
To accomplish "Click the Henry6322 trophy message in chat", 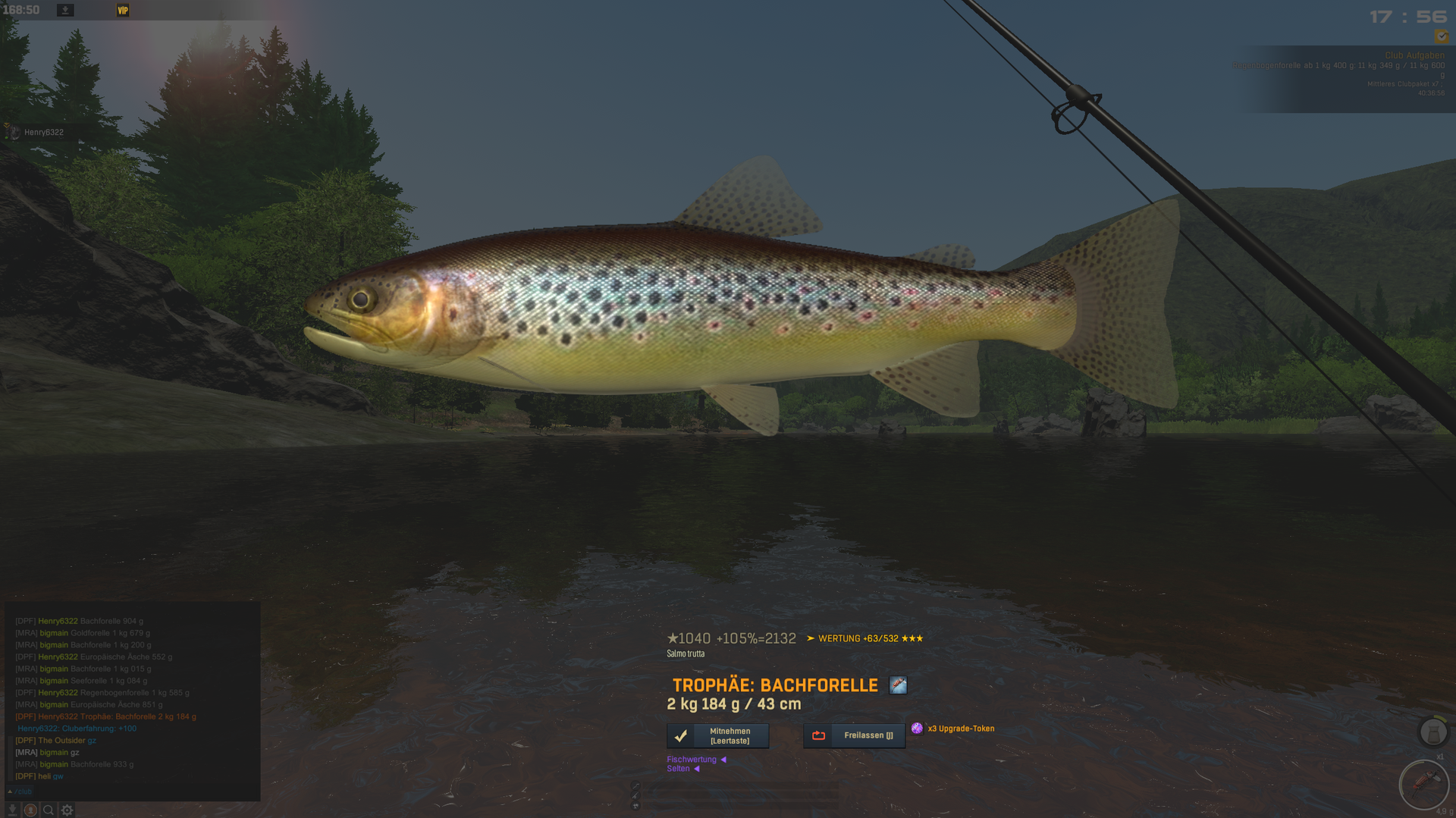I will [106, 716].
